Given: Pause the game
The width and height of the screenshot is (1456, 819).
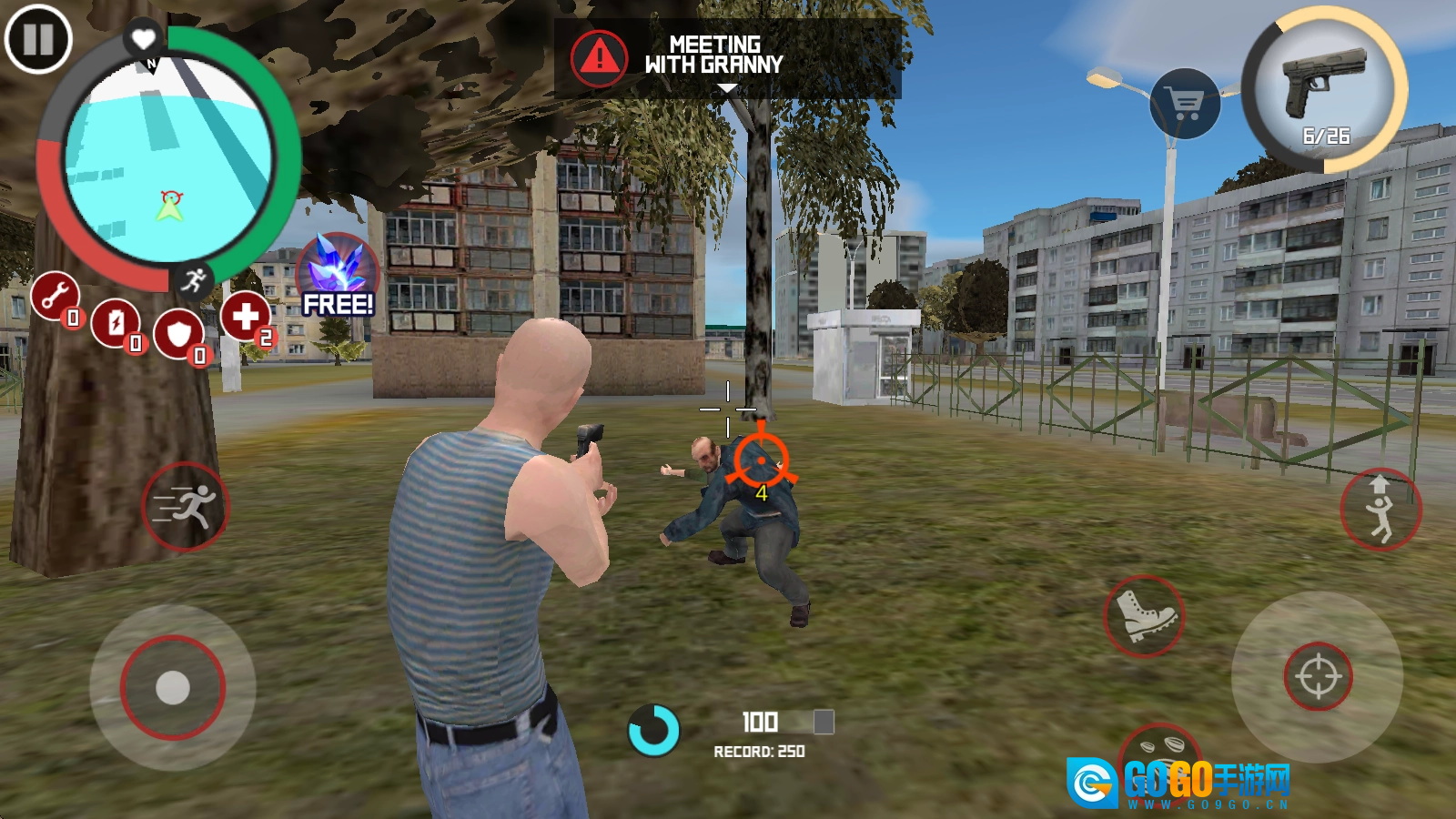Looking at the screenshot, I should (38, 39).
